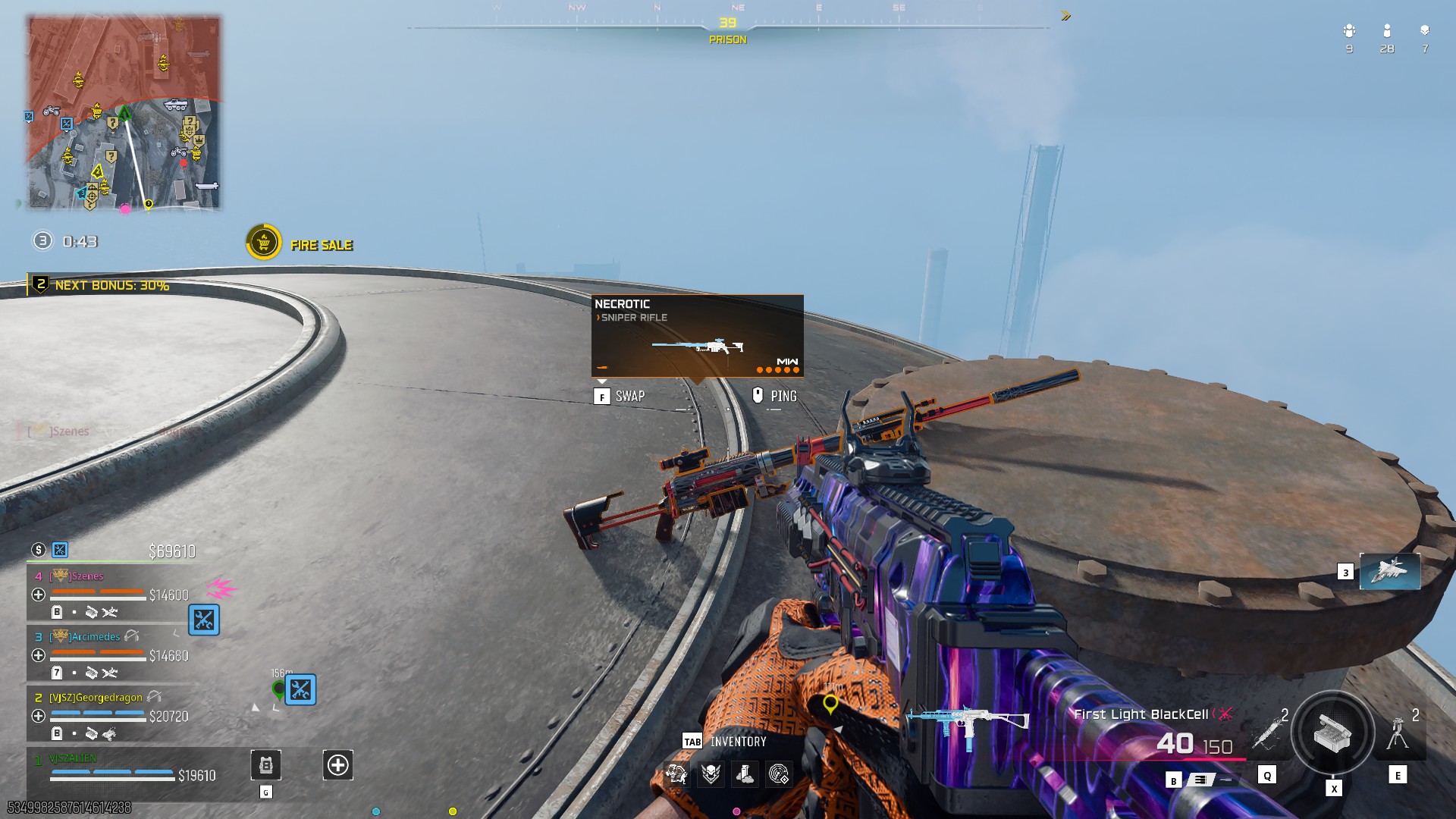
Task: Open the minimap in the corner
Action: [x=124, y=112]
